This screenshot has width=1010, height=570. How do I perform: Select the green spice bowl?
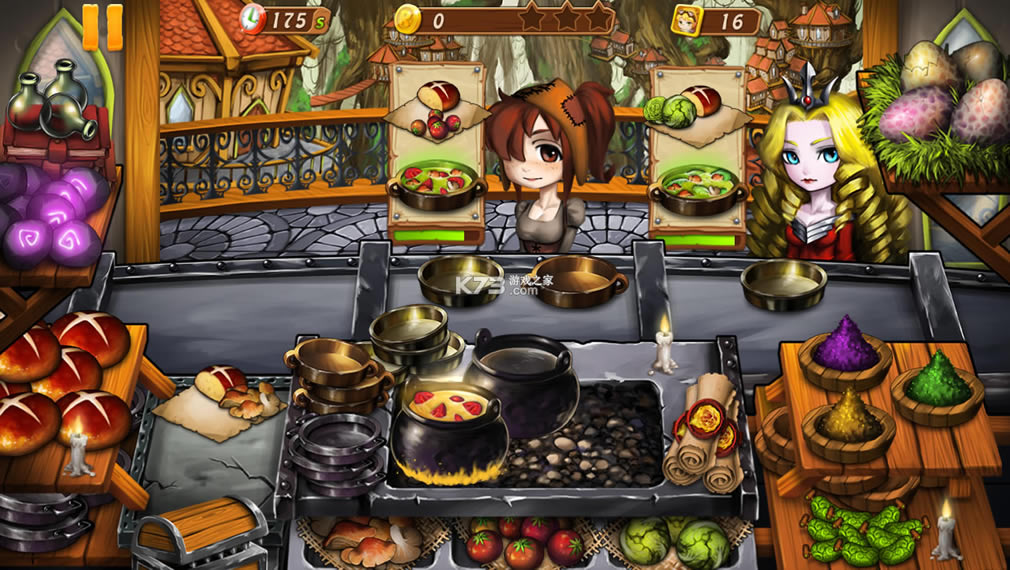coord(936,384)
